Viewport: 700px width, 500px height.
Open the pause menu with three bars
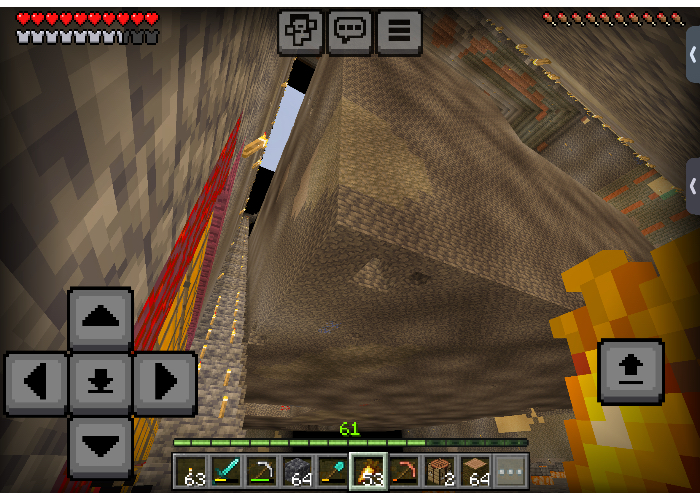point(398,31)
